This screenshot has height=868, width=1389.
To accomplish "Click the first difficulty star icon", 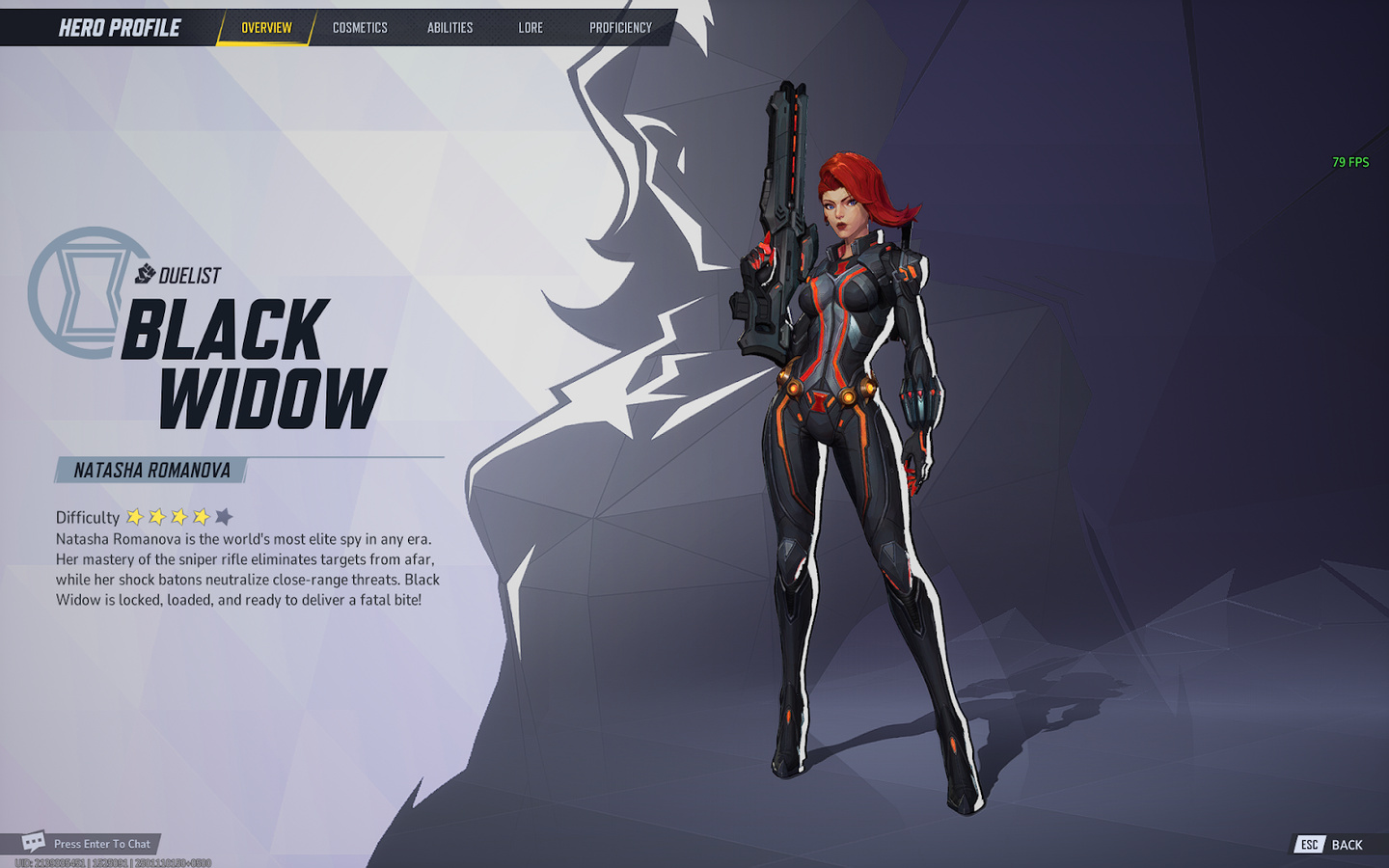I will [x=134, y=517].
